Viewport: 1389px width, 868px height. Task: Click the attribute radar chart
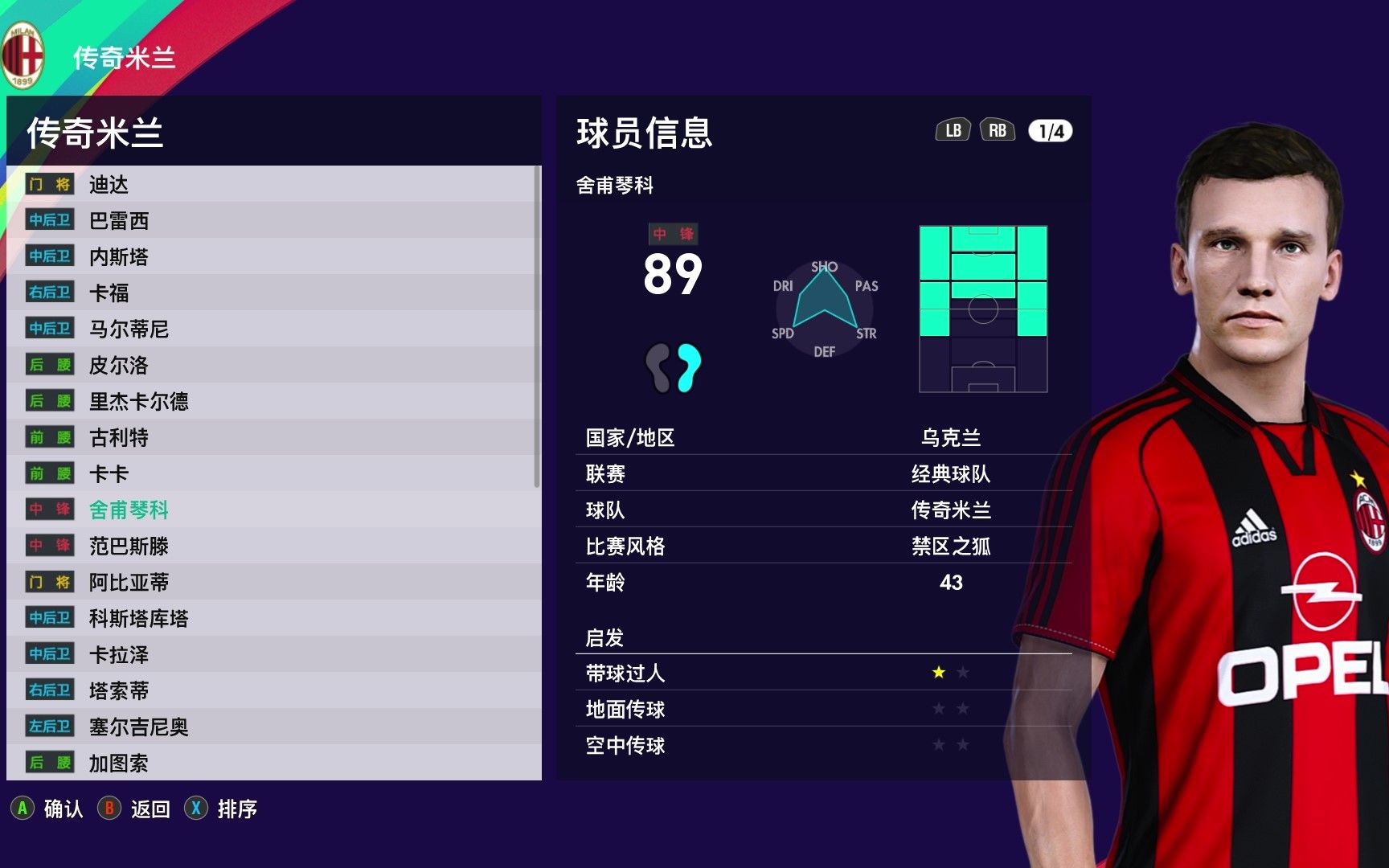coord(826,307)
